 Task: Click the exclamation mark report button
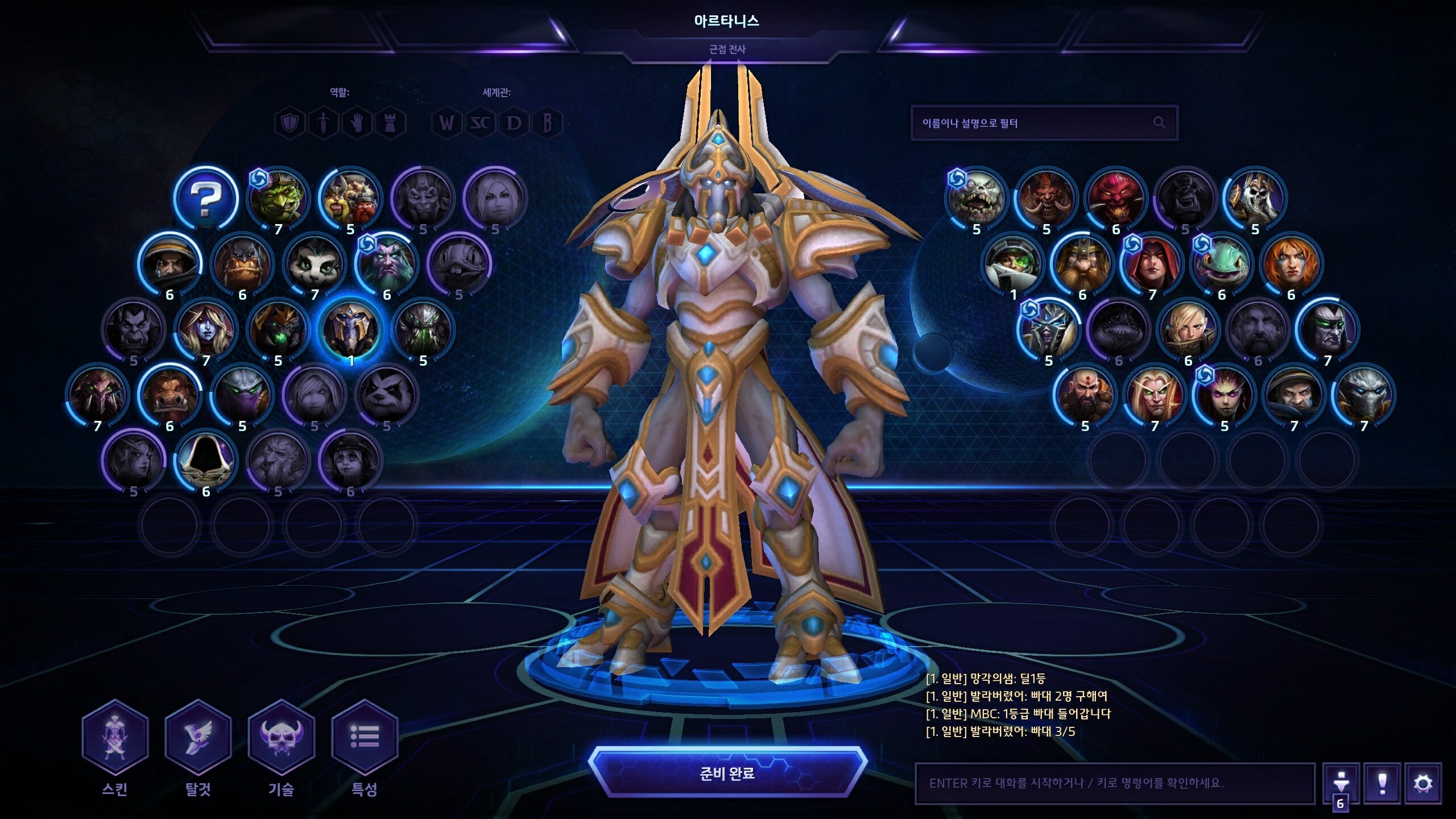point(1382,784)
